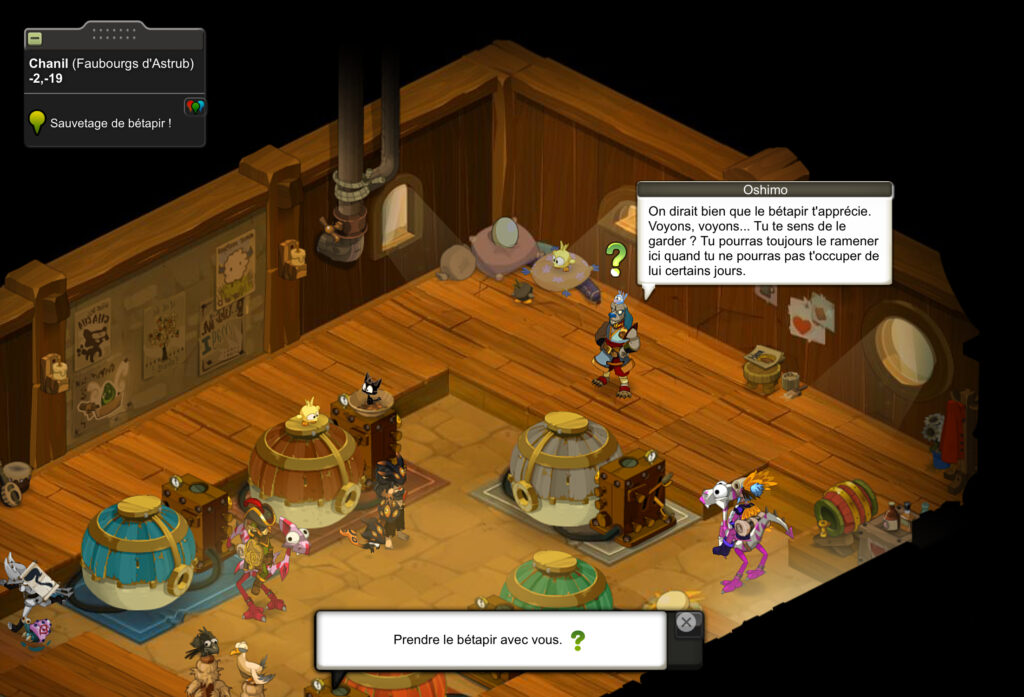Close the dialogue reply box
Screen dimensions: 1024x697
686,622
